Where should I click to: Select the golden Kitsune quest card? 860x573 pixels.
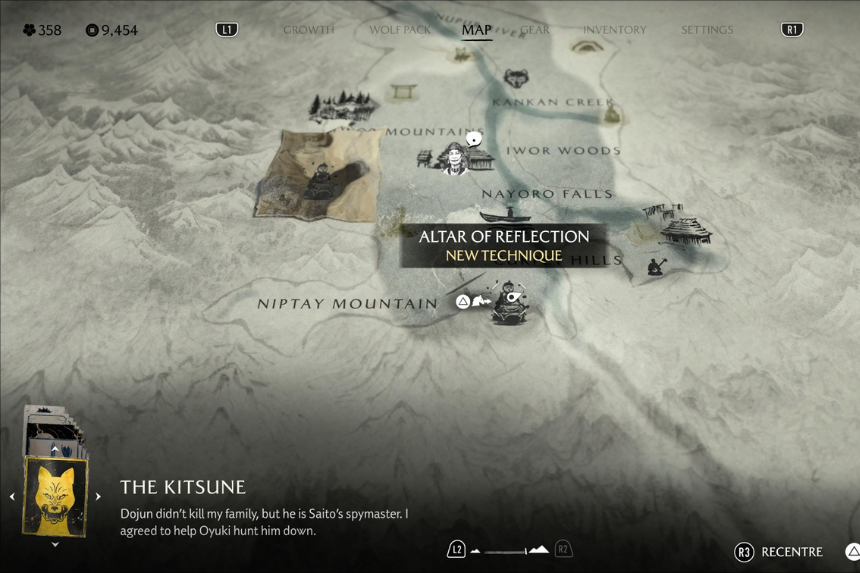click(55, 496)
